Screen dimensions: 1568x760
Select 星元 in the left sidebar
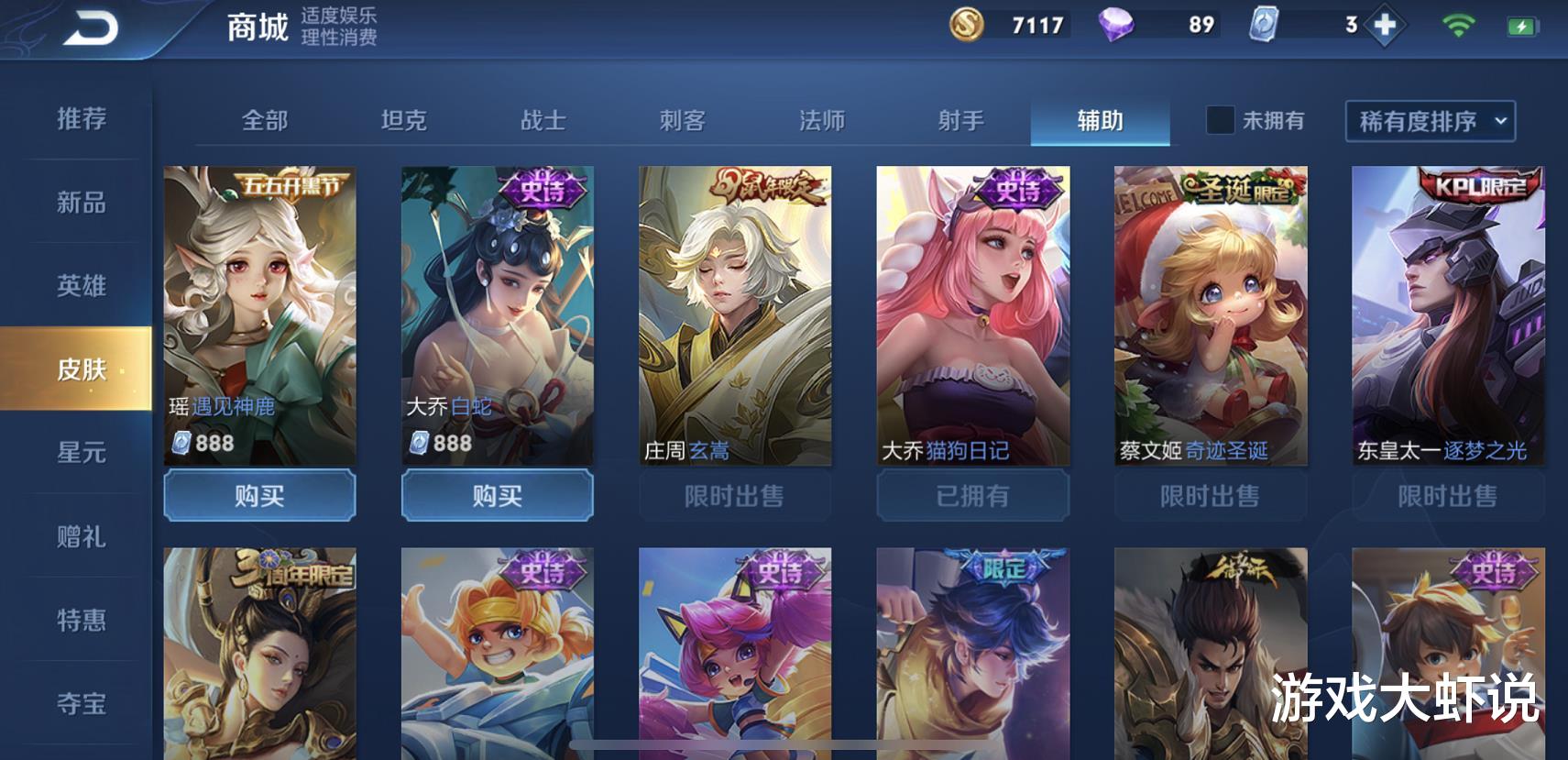[x=82, y=453]
